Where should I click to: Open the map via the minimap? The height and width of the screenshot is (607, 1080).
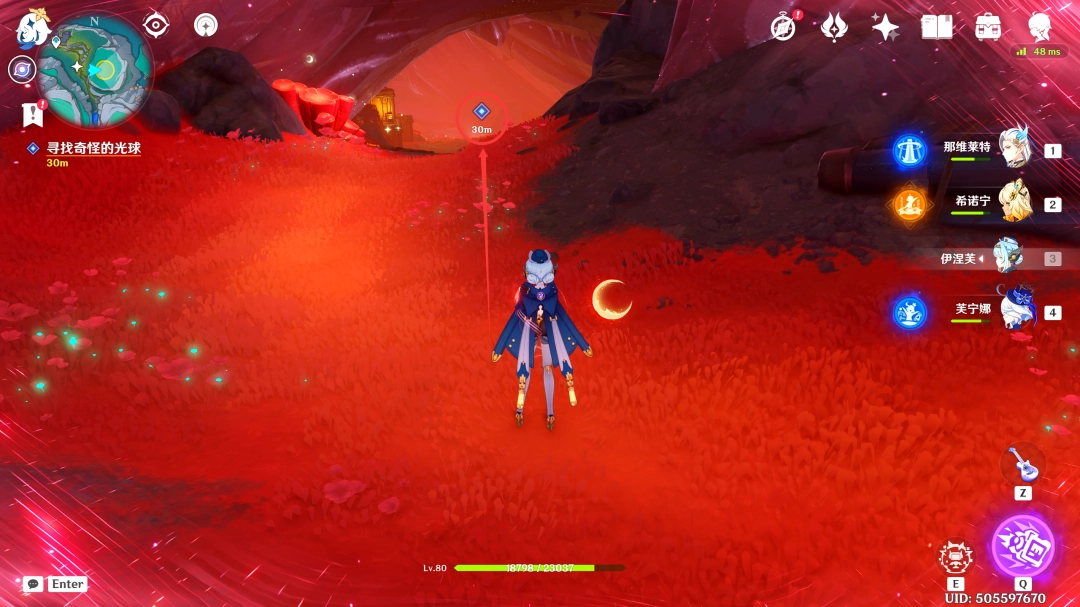(x=94, y=70)
